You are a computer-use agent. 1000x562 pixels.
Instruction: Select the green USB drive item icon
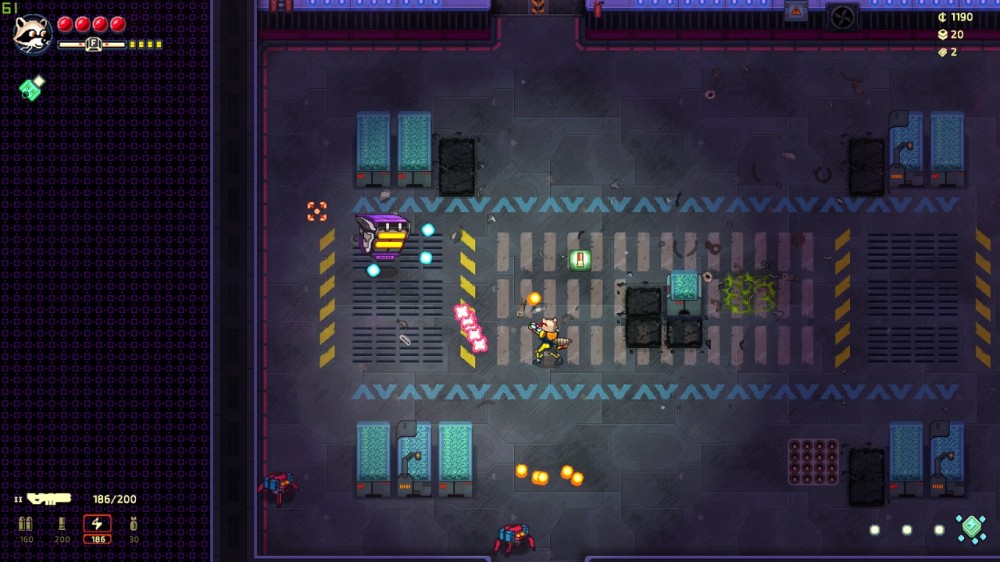[x=31, y=88]
